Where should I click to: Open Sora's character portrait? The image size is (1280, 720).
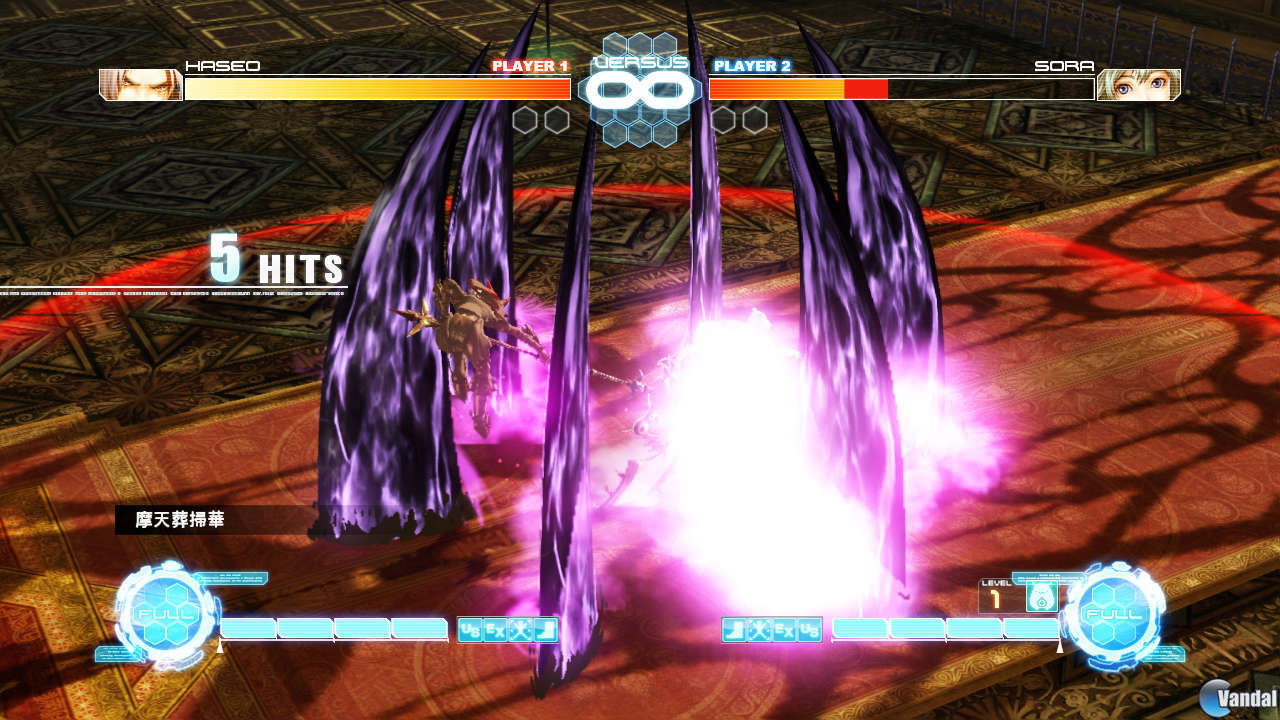[x=1142, y=85]
